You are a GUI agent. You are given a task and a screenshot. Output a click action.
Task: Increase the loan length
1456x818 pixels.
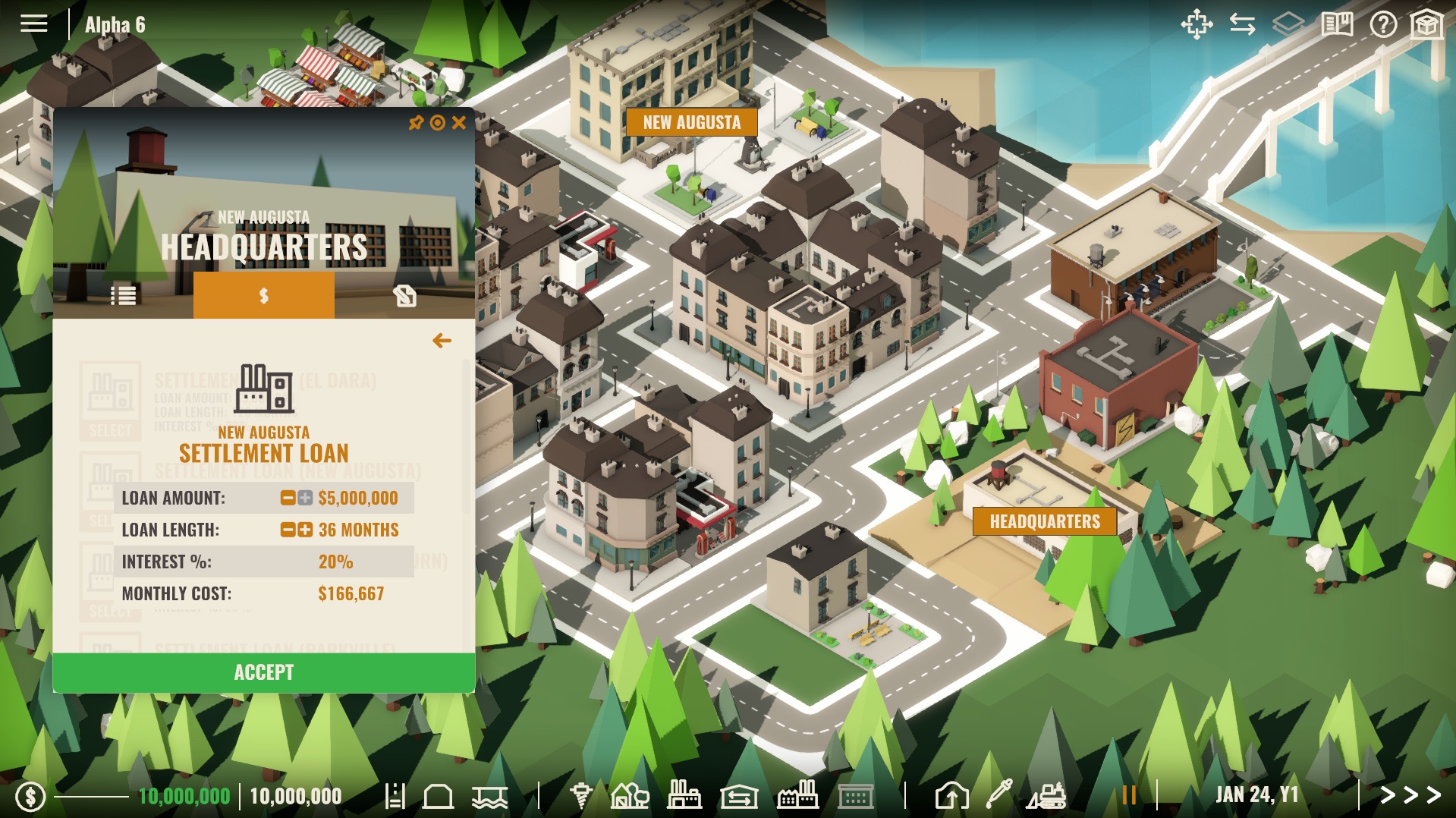[305, 530]
